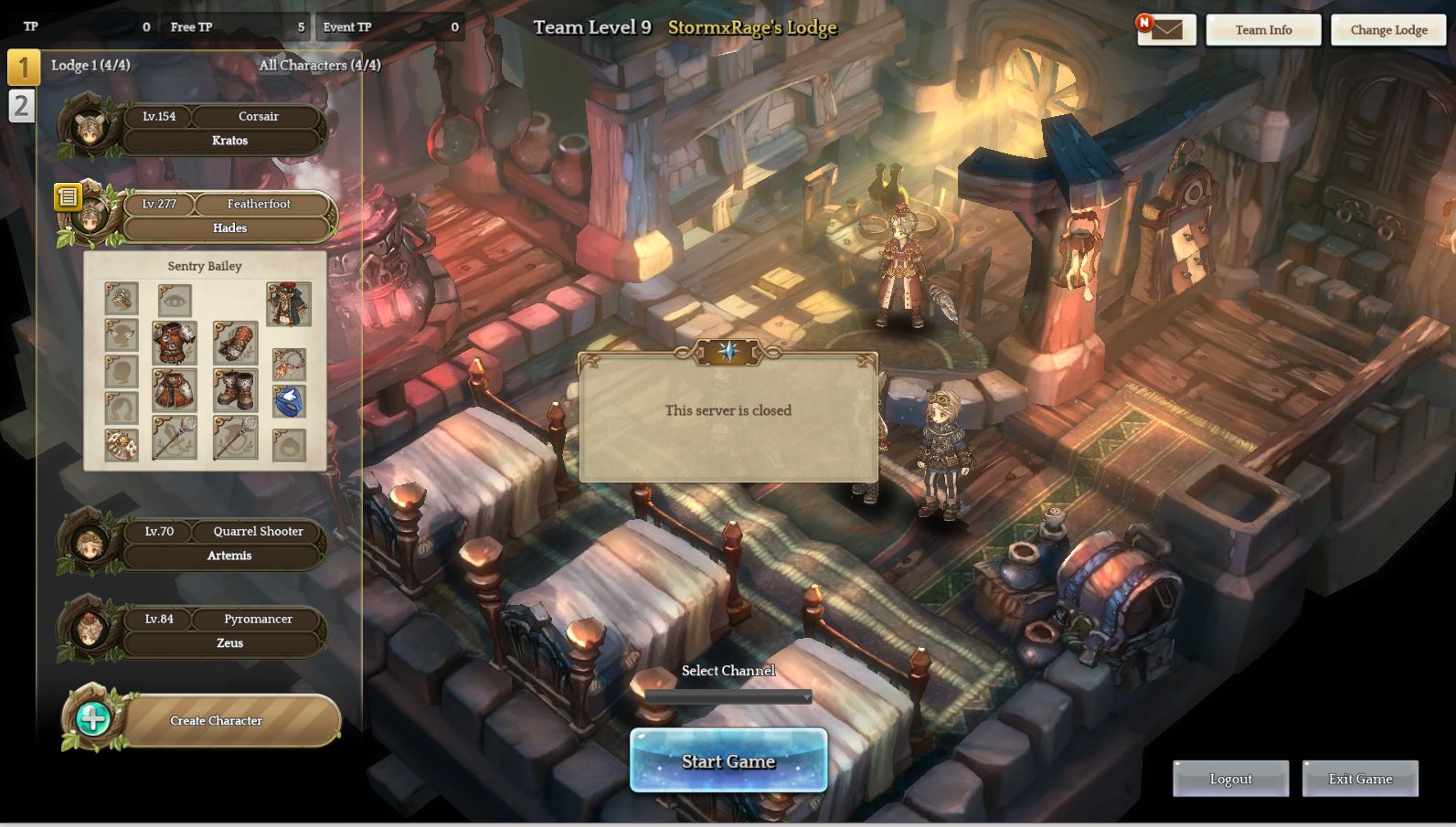Select the leather boots equipment slot
The image size is (1456, 827).
pyautogui.click(x=235, y=390)
